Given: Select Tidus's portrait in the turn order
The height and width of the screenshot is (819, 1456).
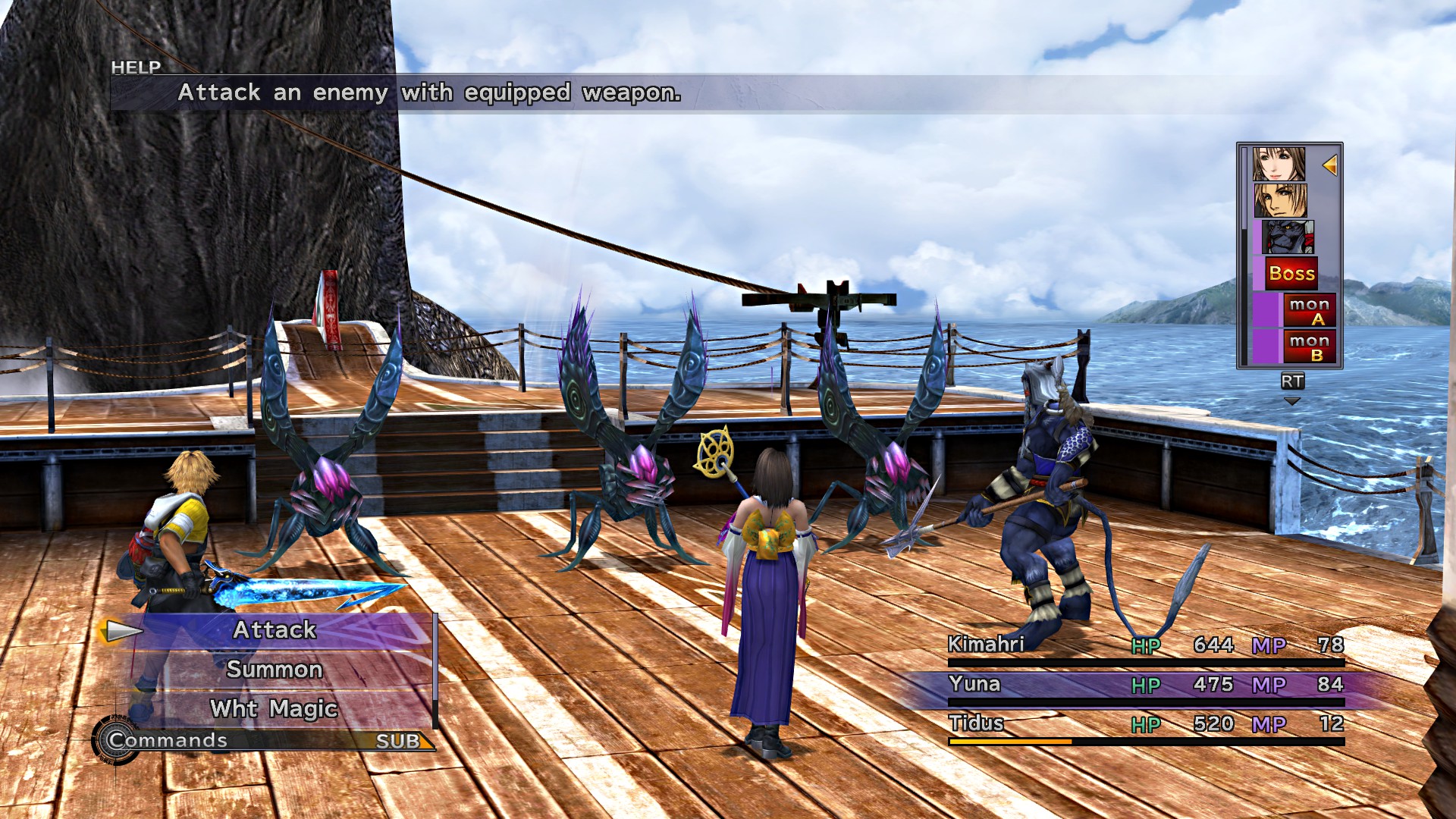Looking at the screenshot, I should pyautogui.click(x=1279, y=200).
